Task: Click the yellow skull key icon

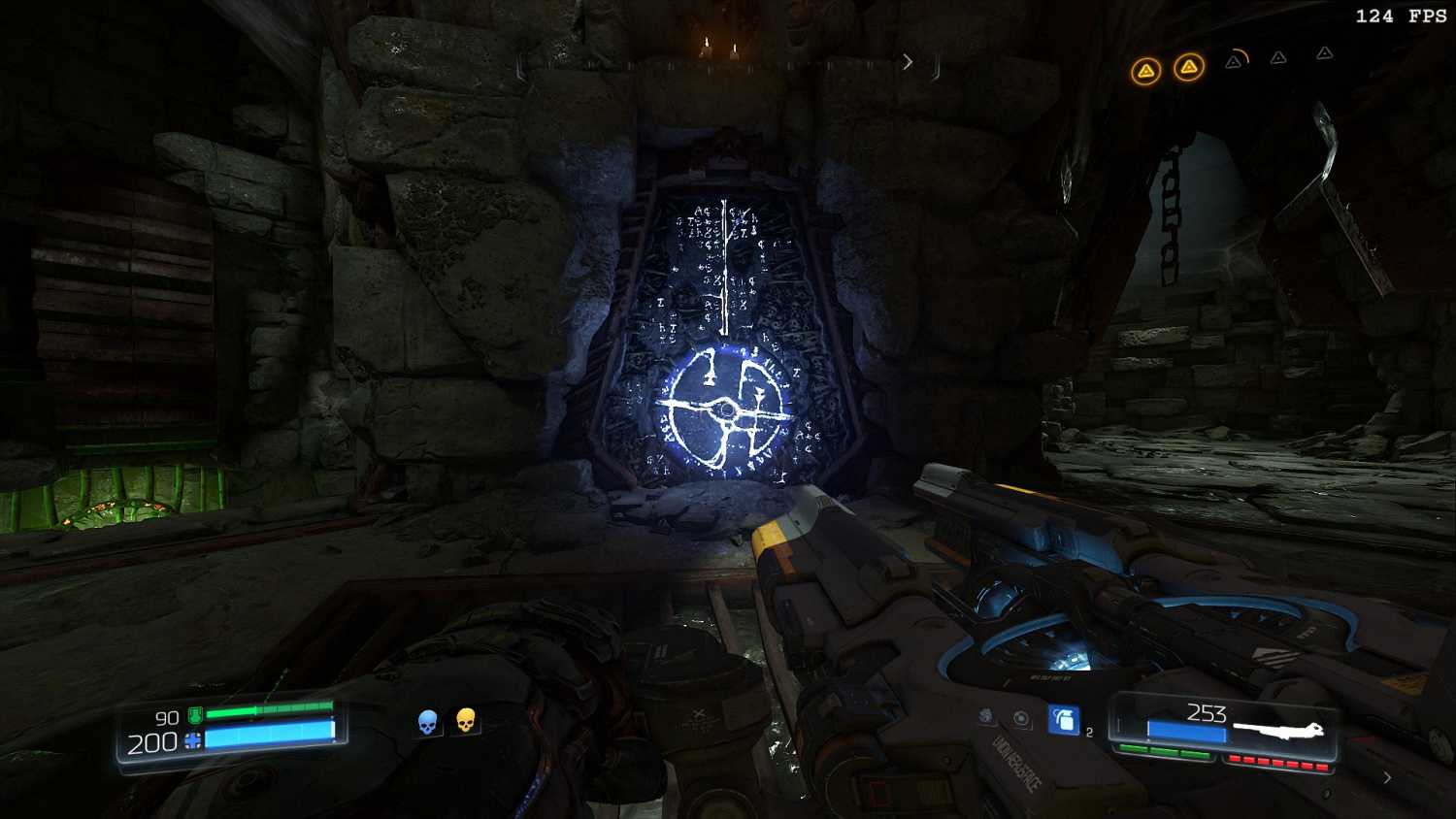Action: [466, 720]
